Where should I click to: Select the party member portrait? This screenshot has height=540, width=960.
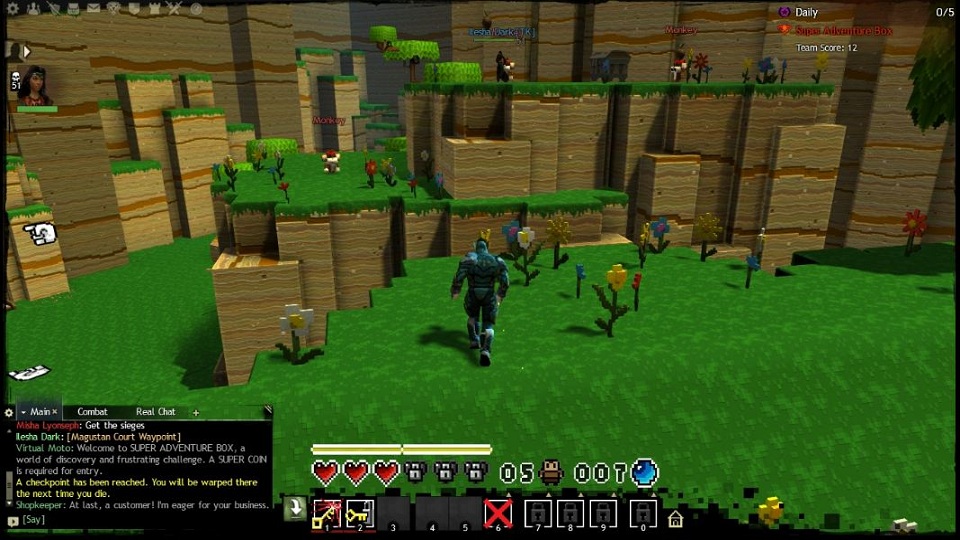point(36,85)
